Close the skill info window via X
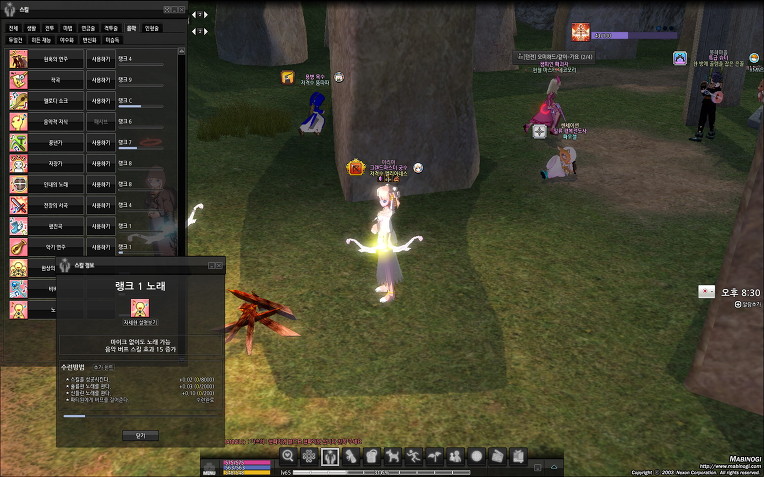The height and width of the screenshot is (477, 764). point(219,266)
